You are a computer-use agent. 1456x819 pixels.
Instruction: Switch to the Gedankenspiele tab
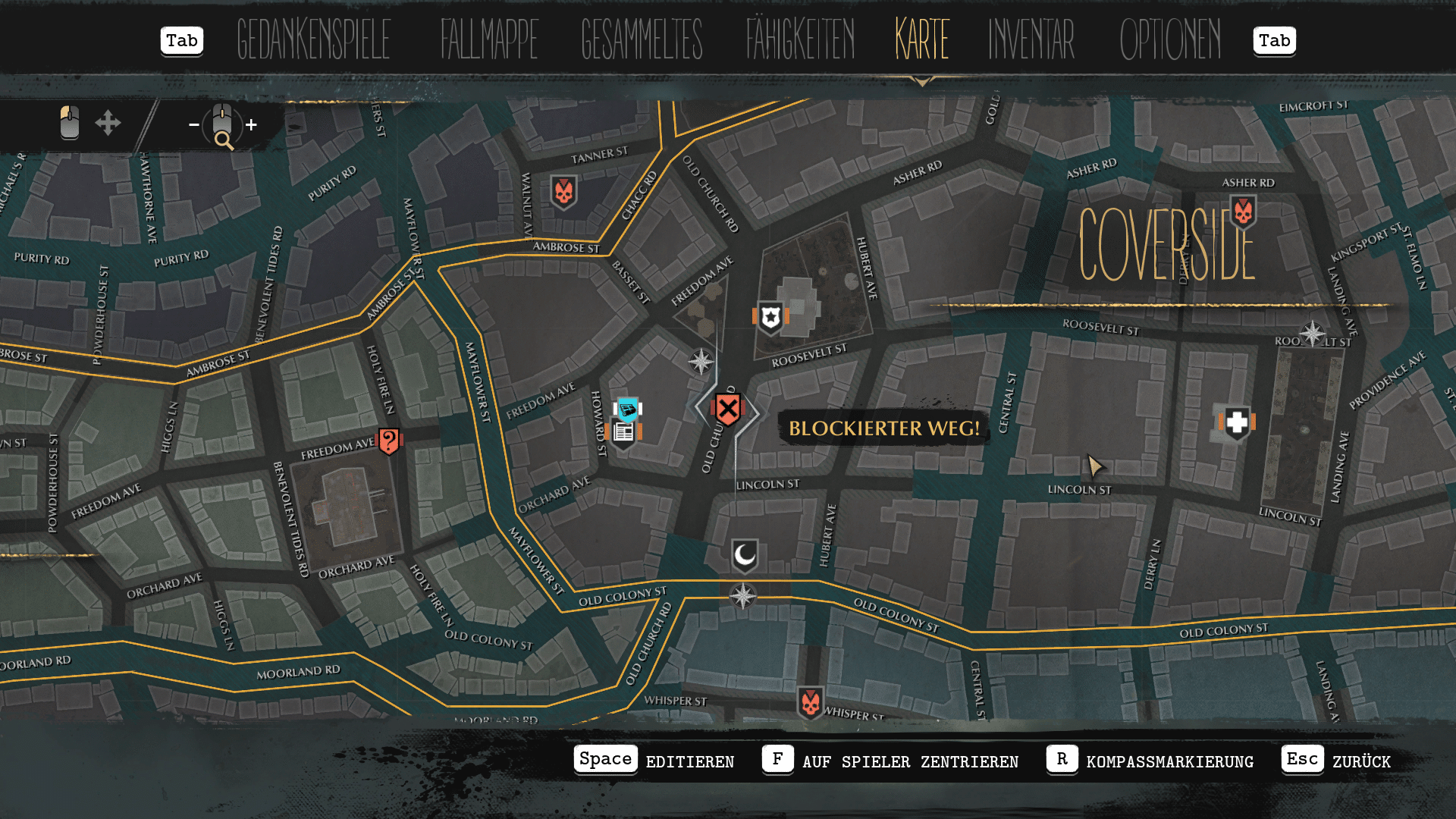click(313, 39)
